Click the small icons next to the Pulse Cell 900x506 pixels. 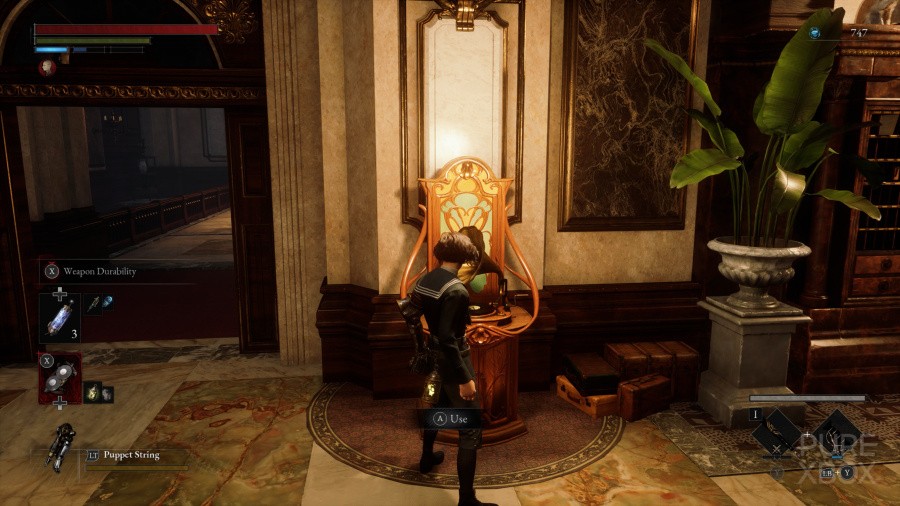98,303
